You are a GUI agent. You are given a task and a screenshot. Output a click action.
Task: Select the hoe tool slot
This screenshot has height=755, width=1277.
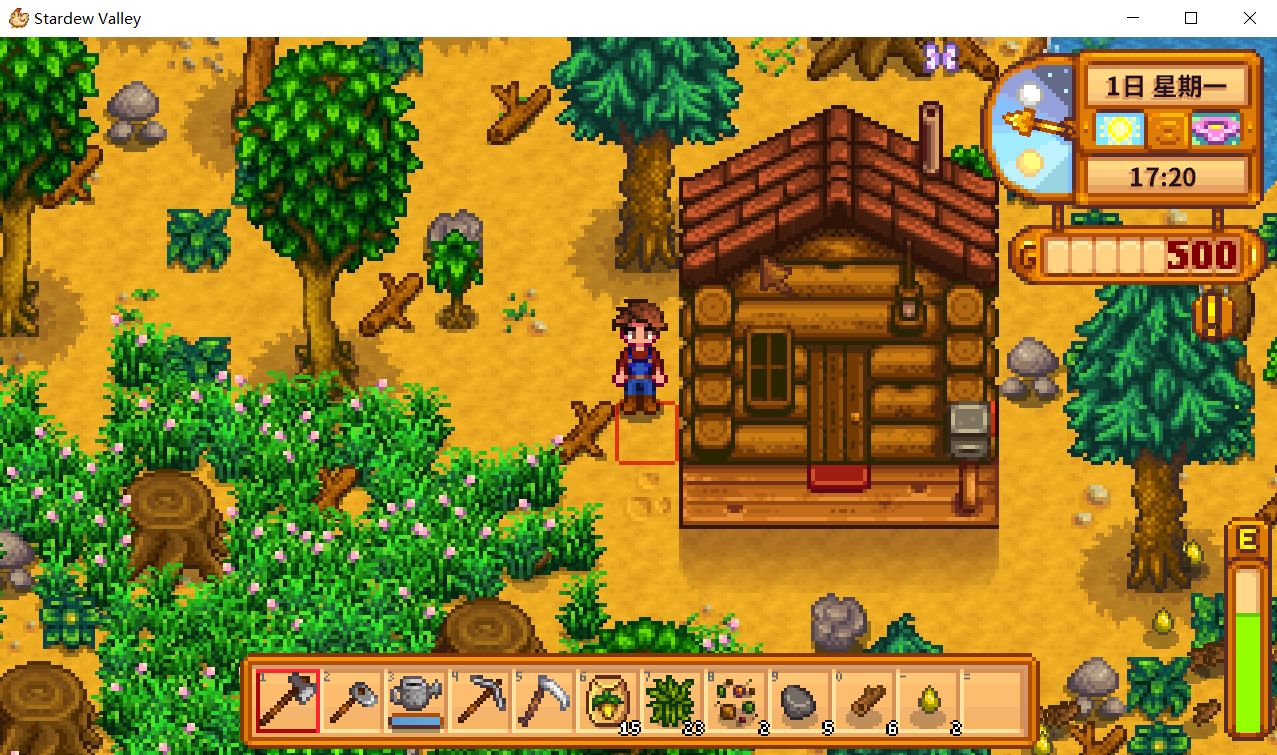352,701
